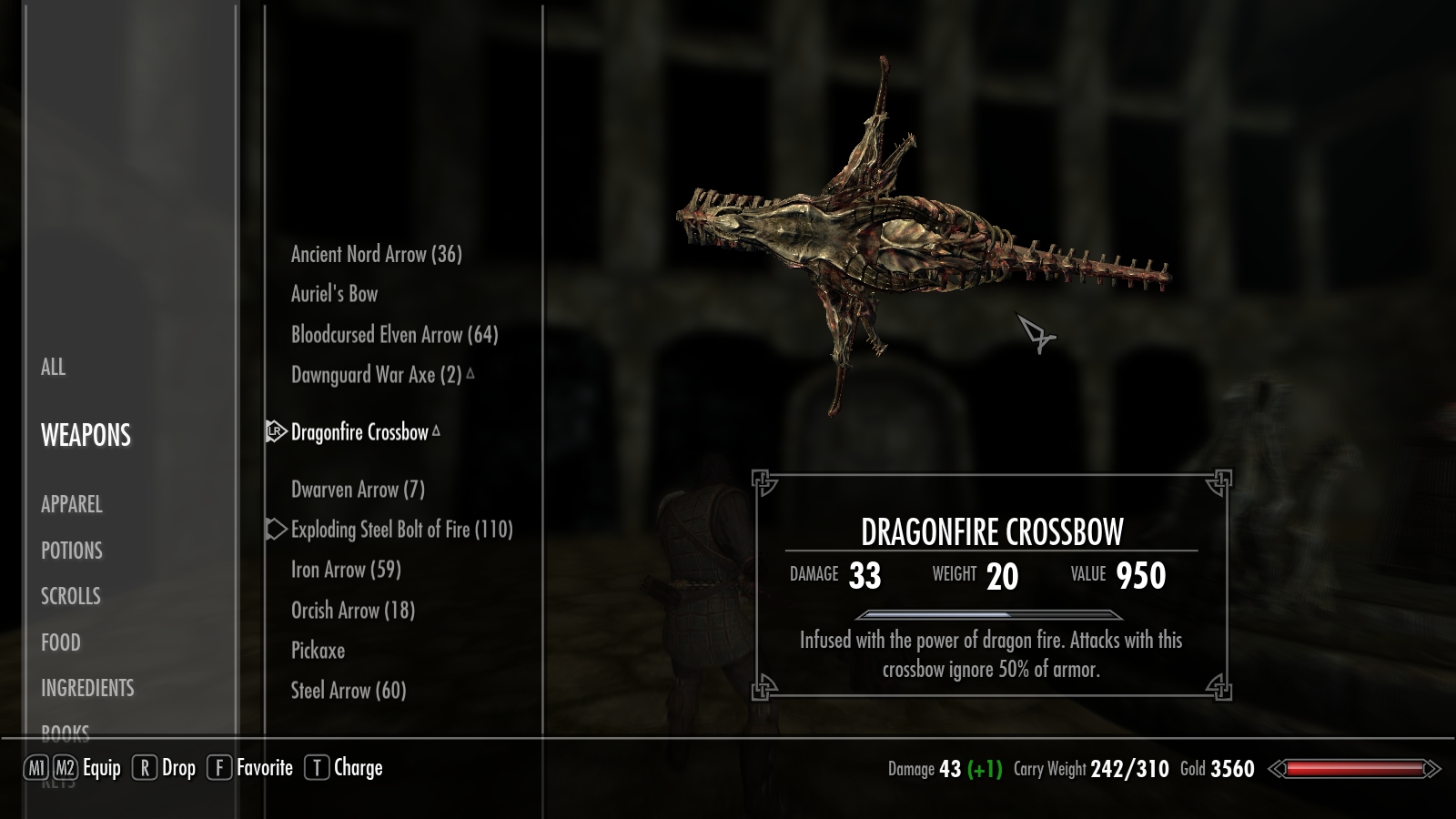Viewport: 1456px width, 819px height.
Task: Click the Dragonfire Crossbow list entry
Action: (359, 432)
